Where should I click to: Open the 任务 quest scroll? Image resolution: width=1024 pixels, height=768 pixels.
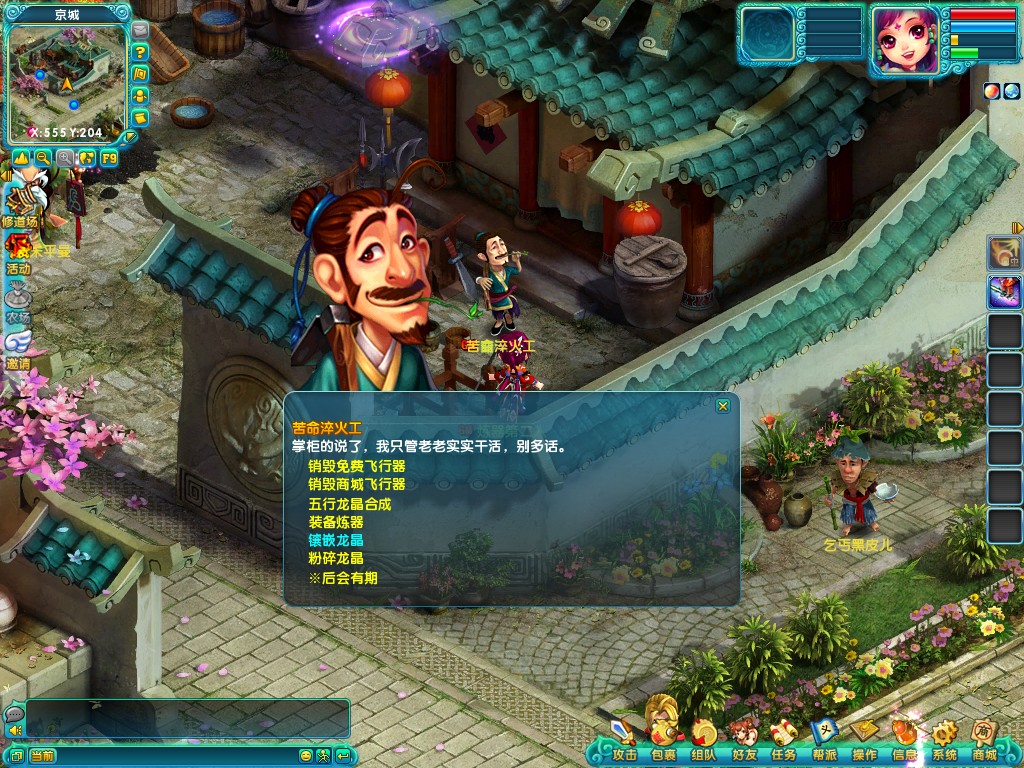(784, 740)
